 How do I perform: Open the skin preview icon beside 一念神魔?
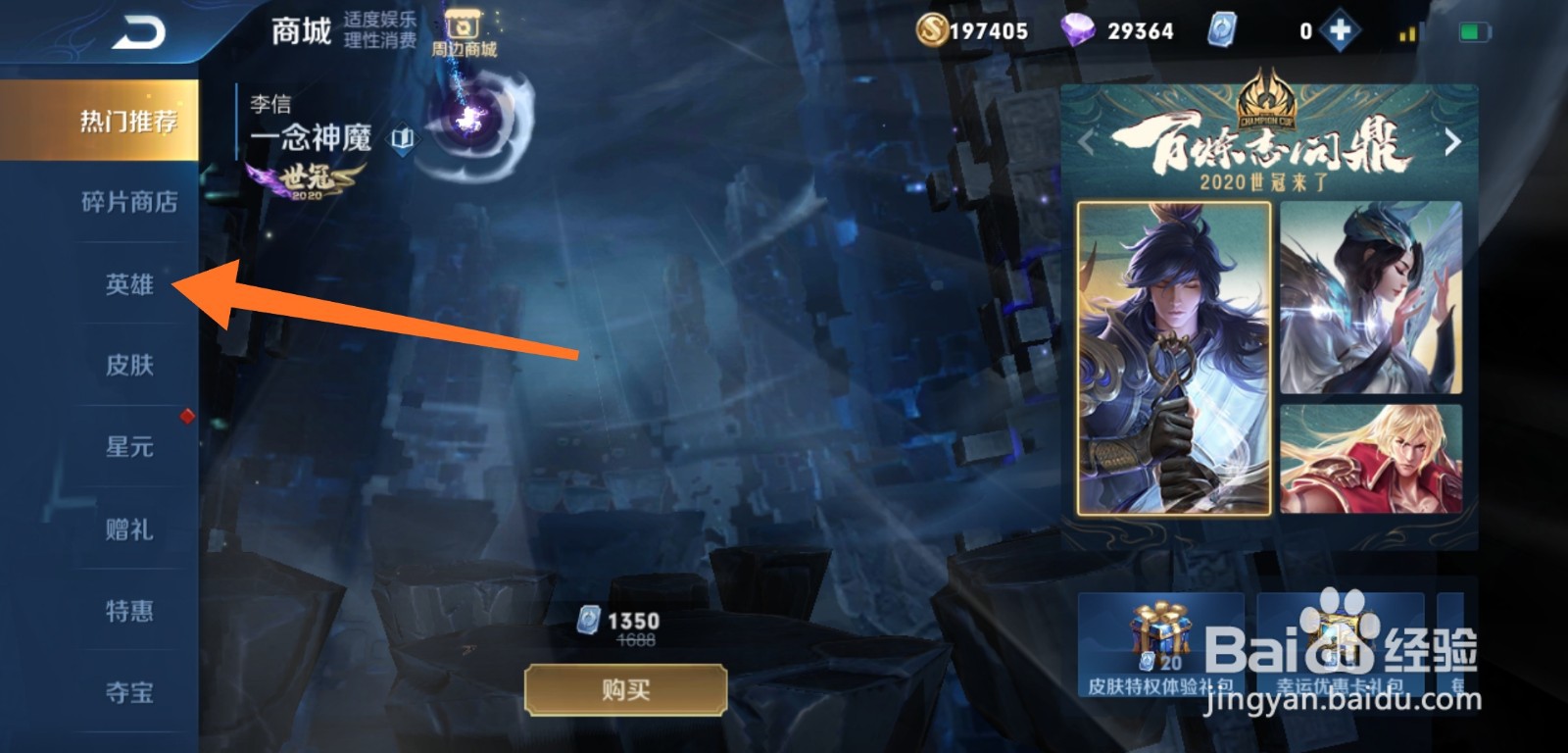pyautogui.click(x=403, y=139)
